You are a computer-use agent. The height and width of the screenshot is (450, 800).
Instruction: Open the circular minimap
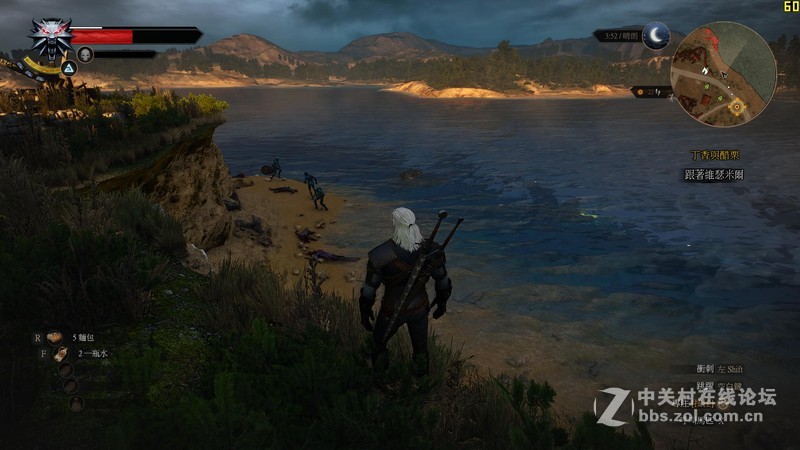[x=723, y=74]
